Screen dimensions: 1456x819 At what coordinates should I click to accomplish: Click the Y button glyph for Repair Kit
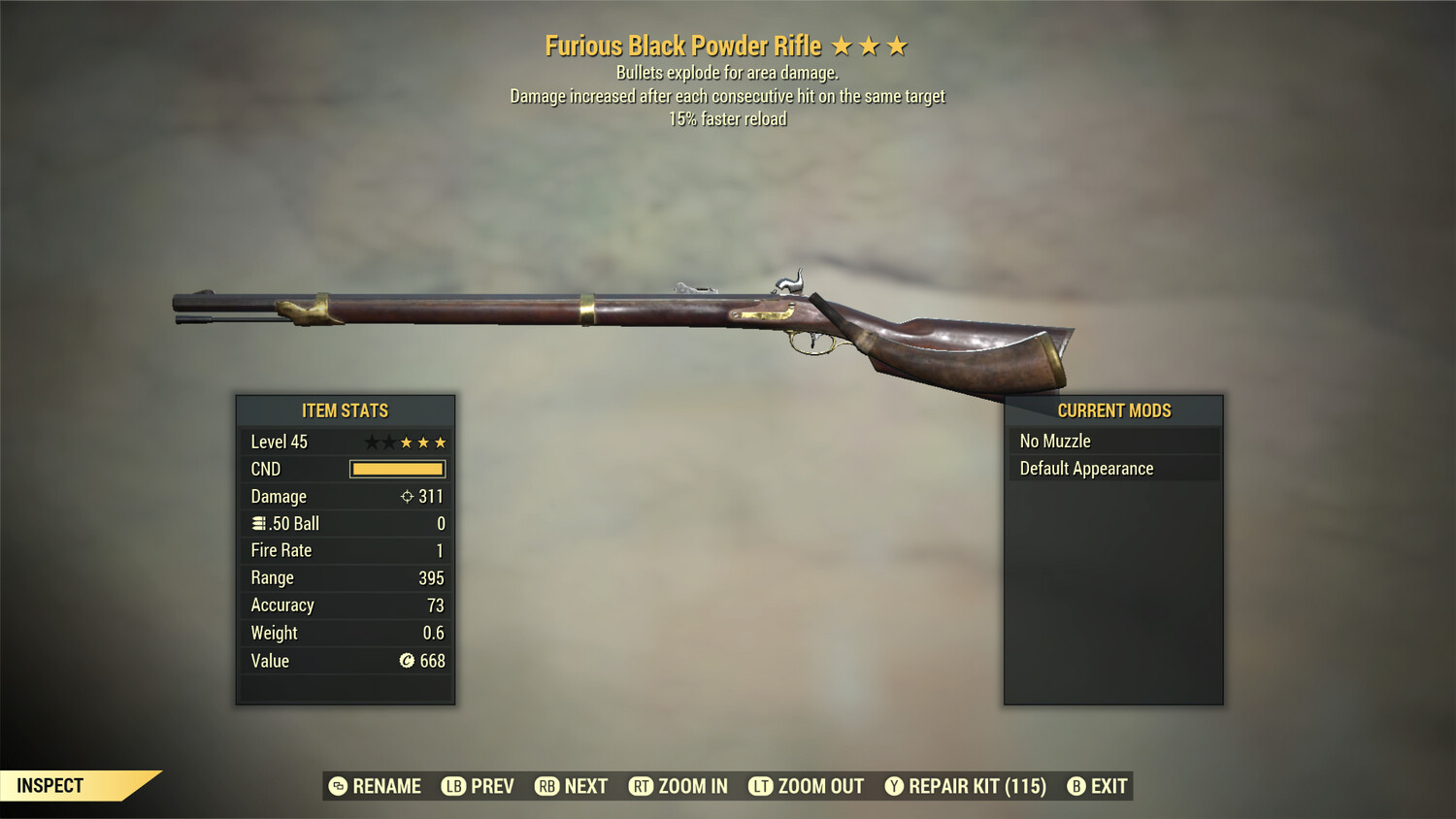coord(894,786)
